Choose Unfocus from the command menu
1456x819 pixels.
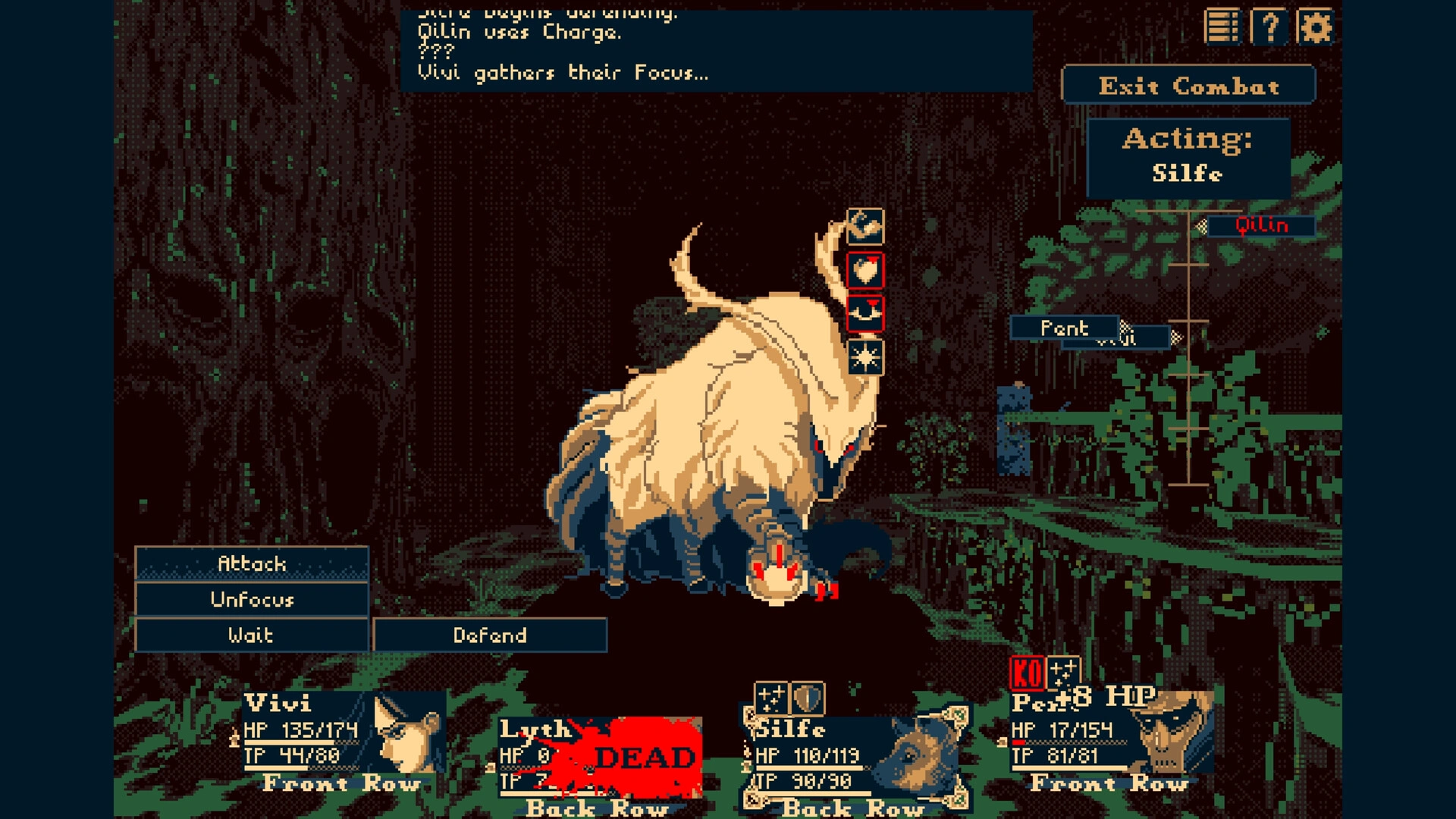(250, 600)
